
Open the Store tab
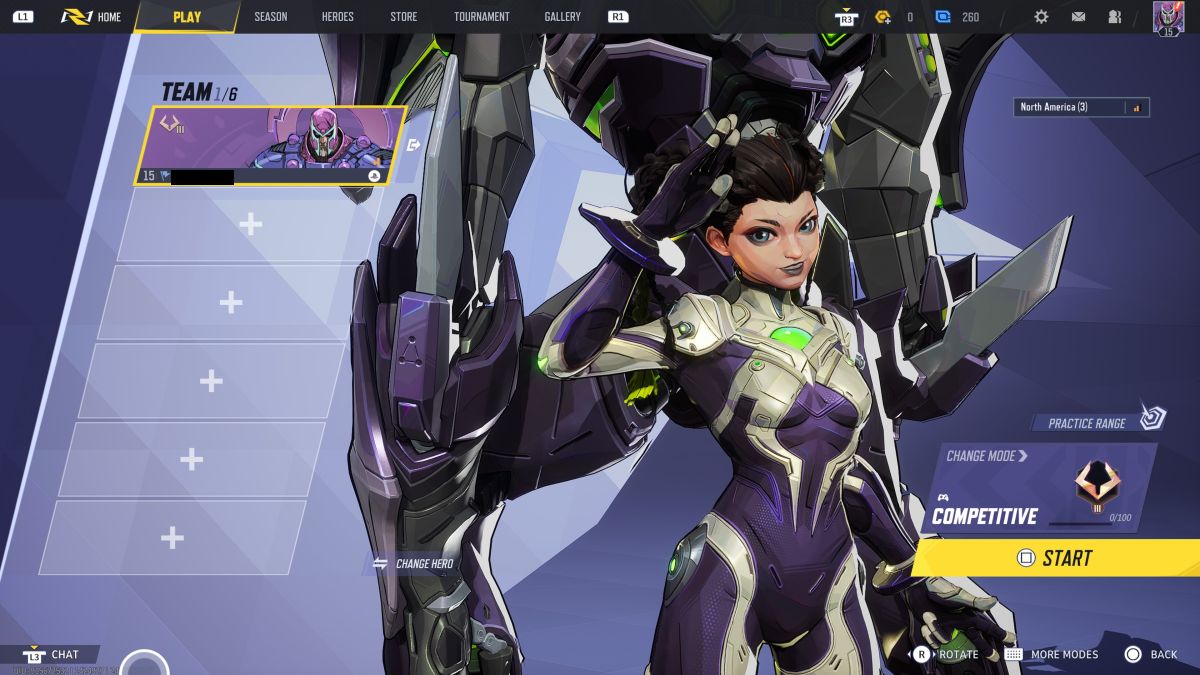(x=403, y=17)
